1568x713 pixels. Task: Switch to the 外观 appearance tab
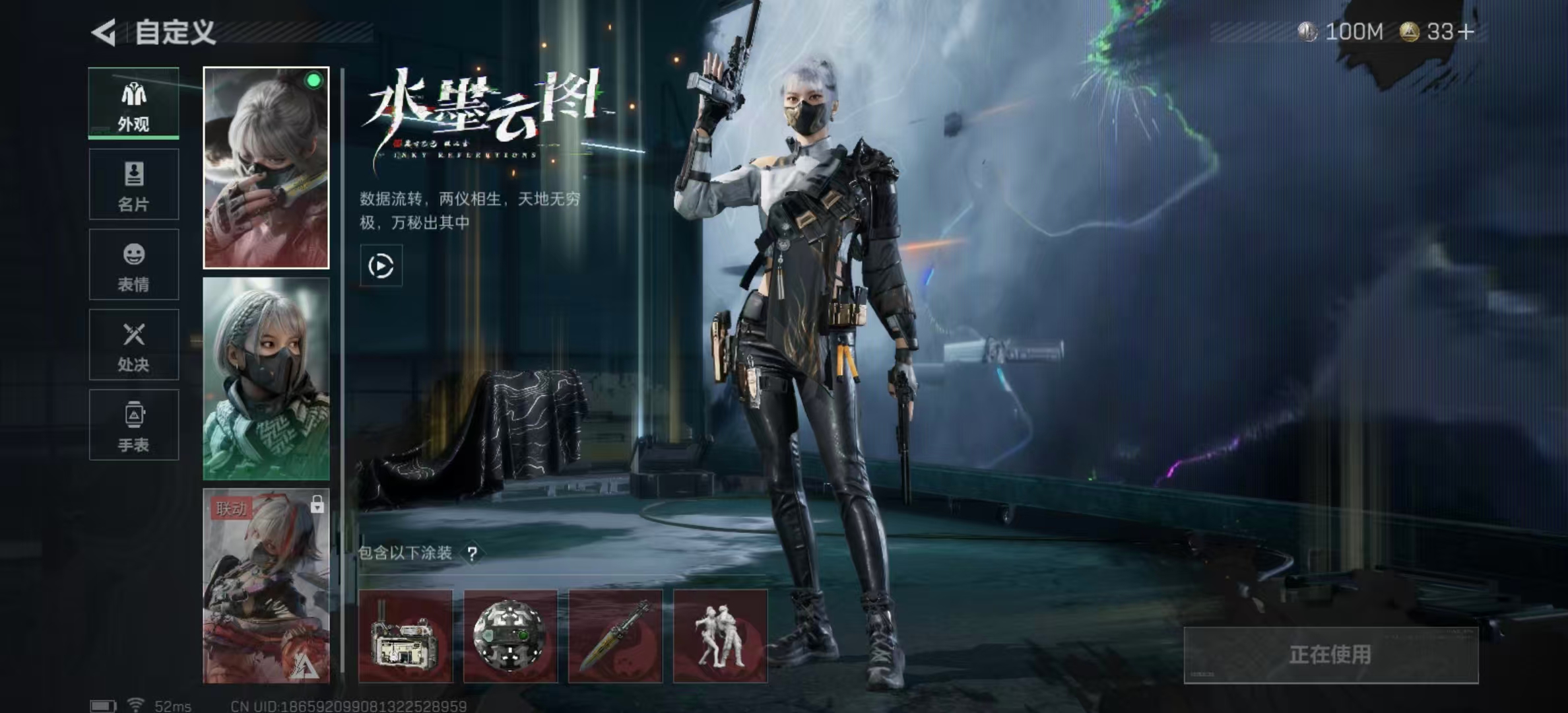point(134,104)
